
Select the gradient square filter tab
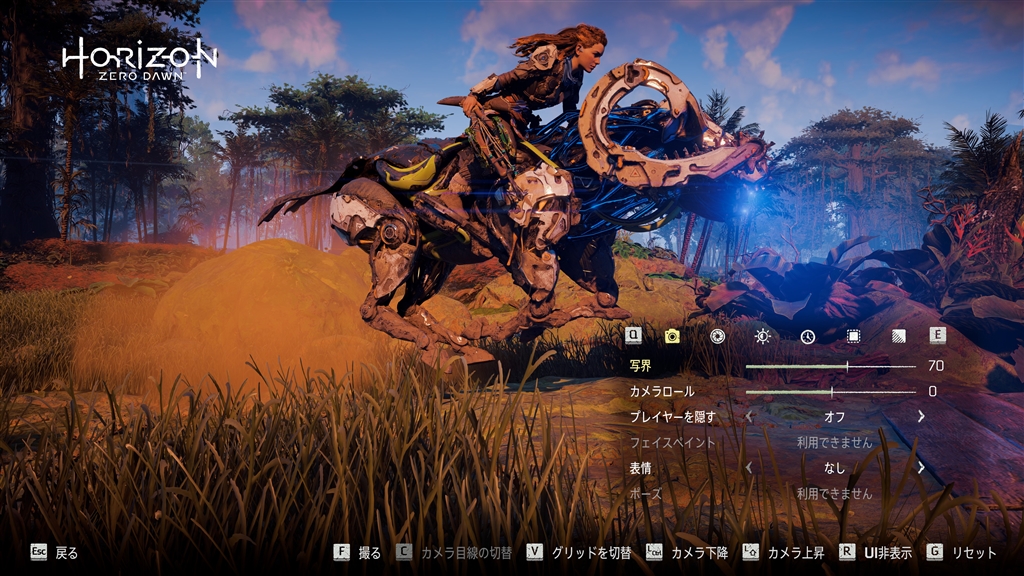[x=898, y=336]
